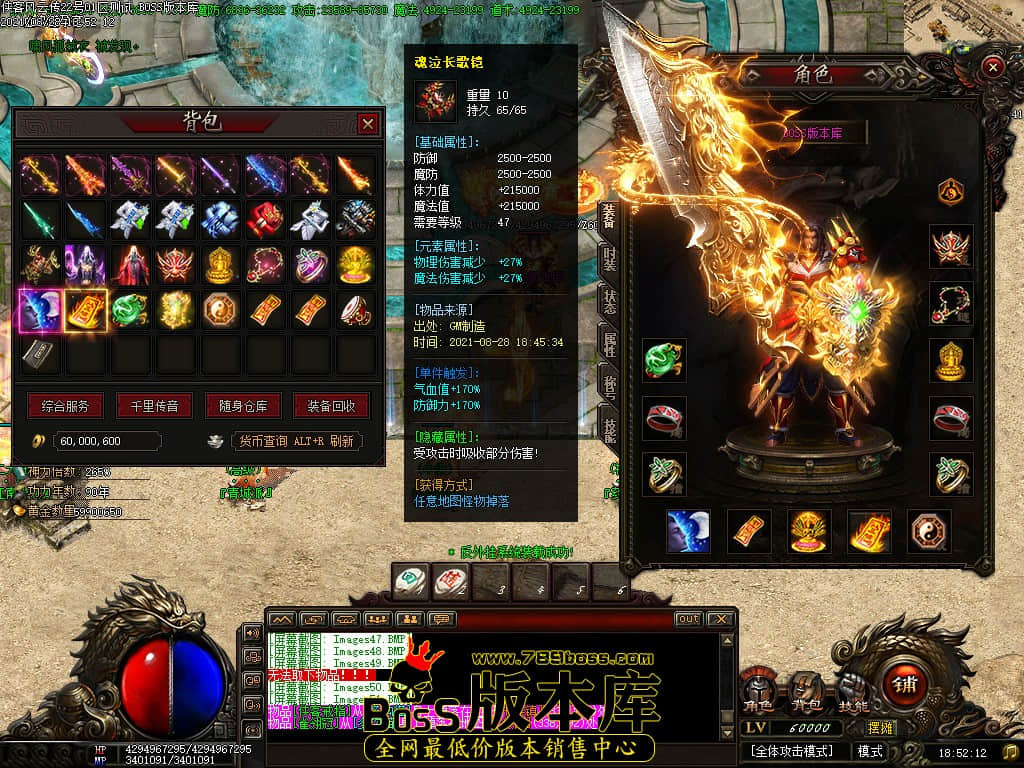Open 装备回收 equipment recycling

[x=331, y=406]
